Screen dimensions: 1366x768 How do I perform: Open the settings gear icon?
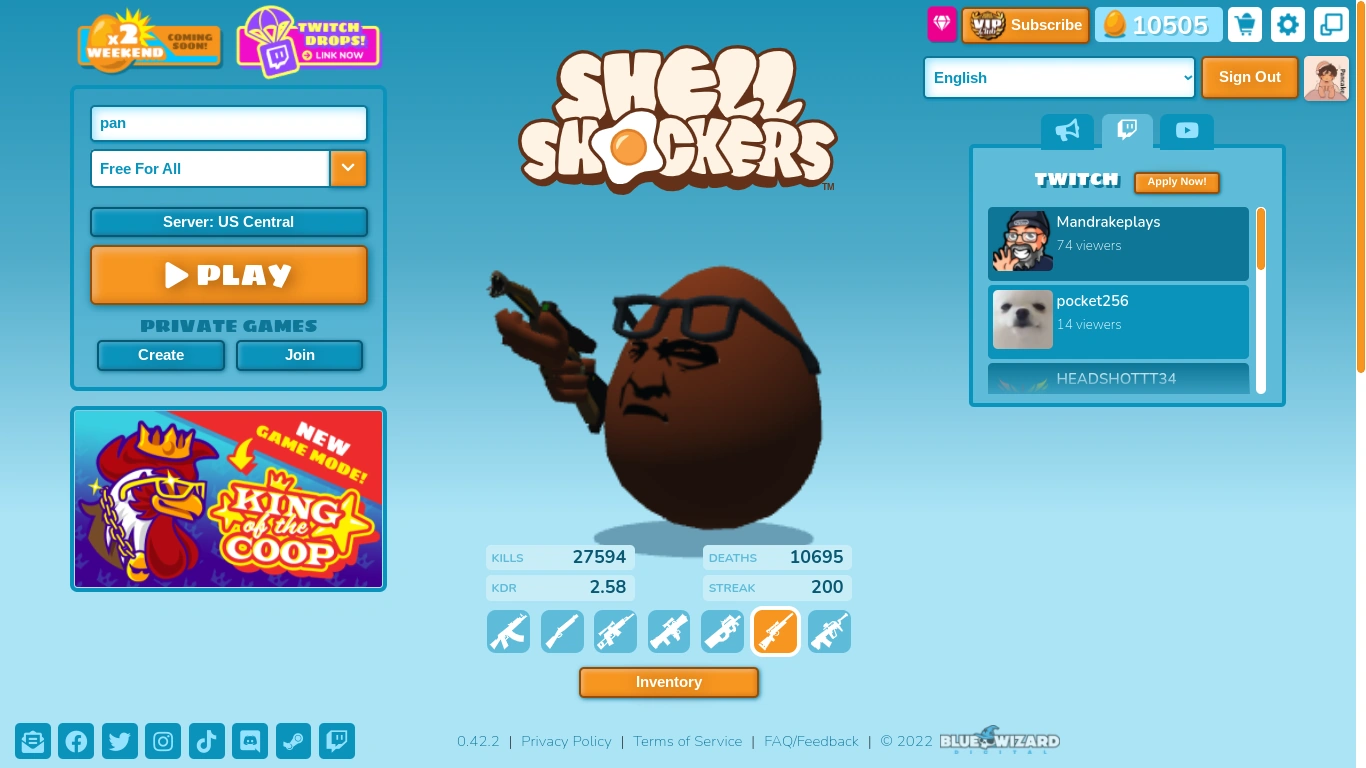point(1287,24)
